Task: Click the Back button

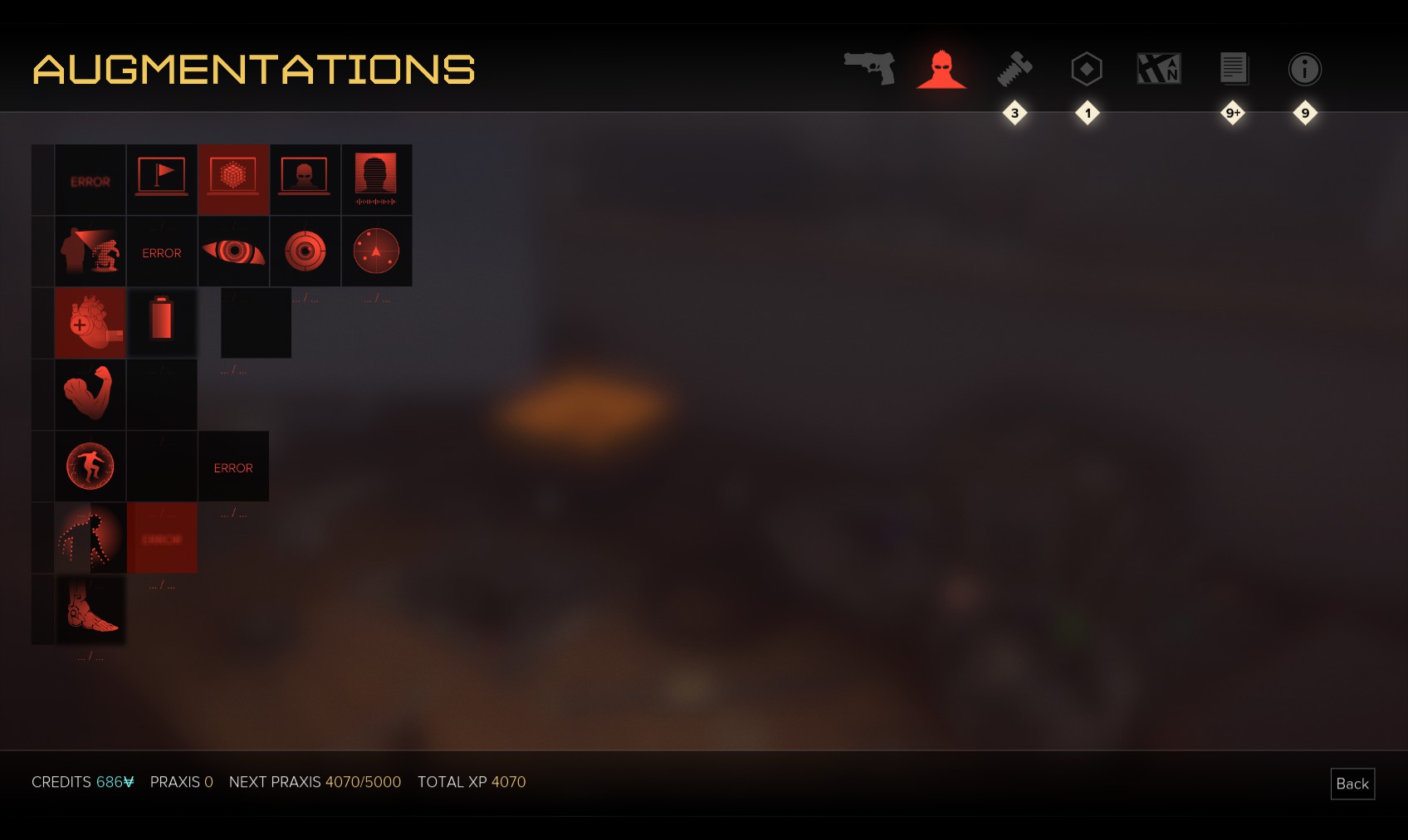Action: click(1352, 784)
